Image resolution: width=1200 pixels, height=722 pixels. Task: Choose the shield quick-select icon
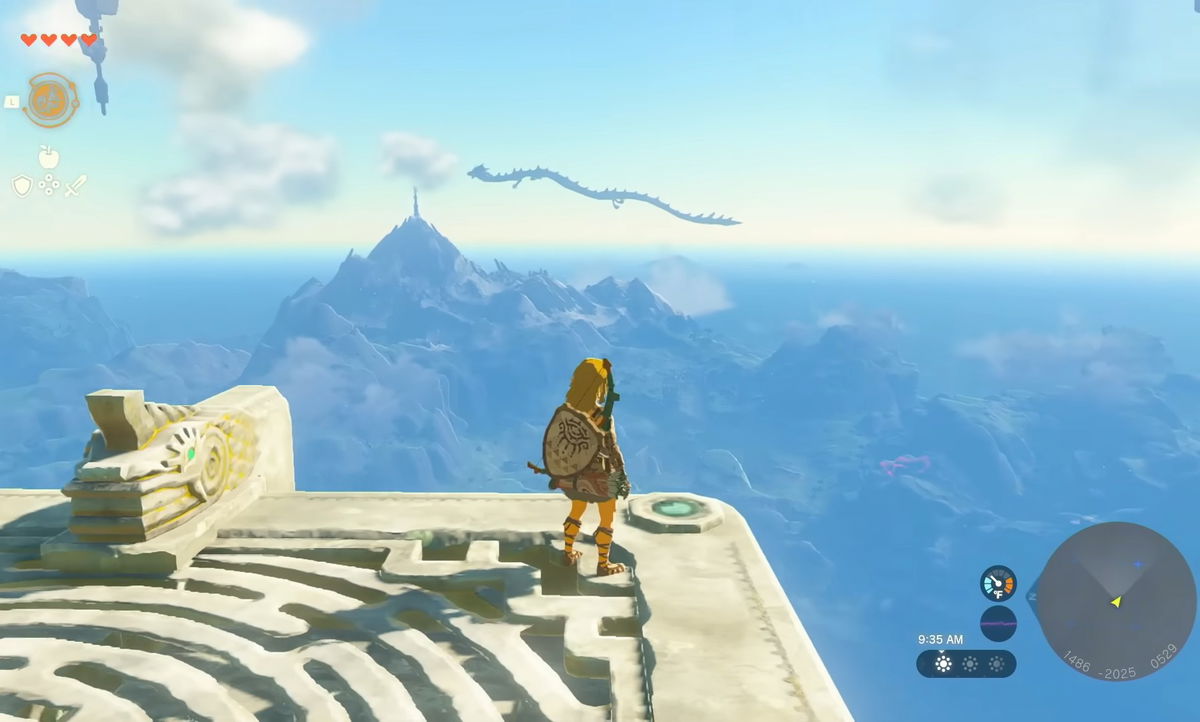click(22, 186)
